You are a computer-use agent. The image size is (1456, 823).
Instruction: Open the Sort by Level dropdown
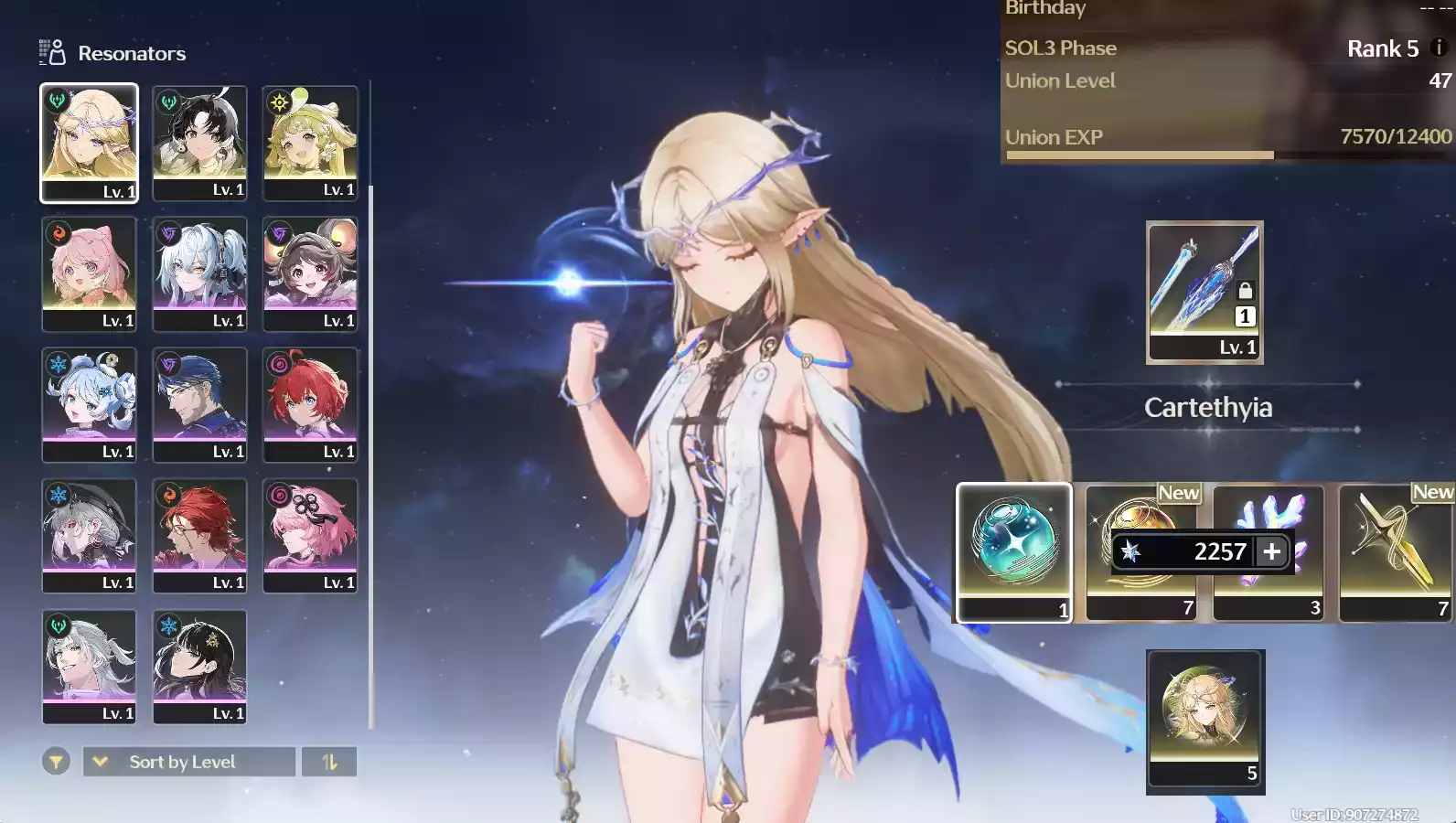(188, 762)
